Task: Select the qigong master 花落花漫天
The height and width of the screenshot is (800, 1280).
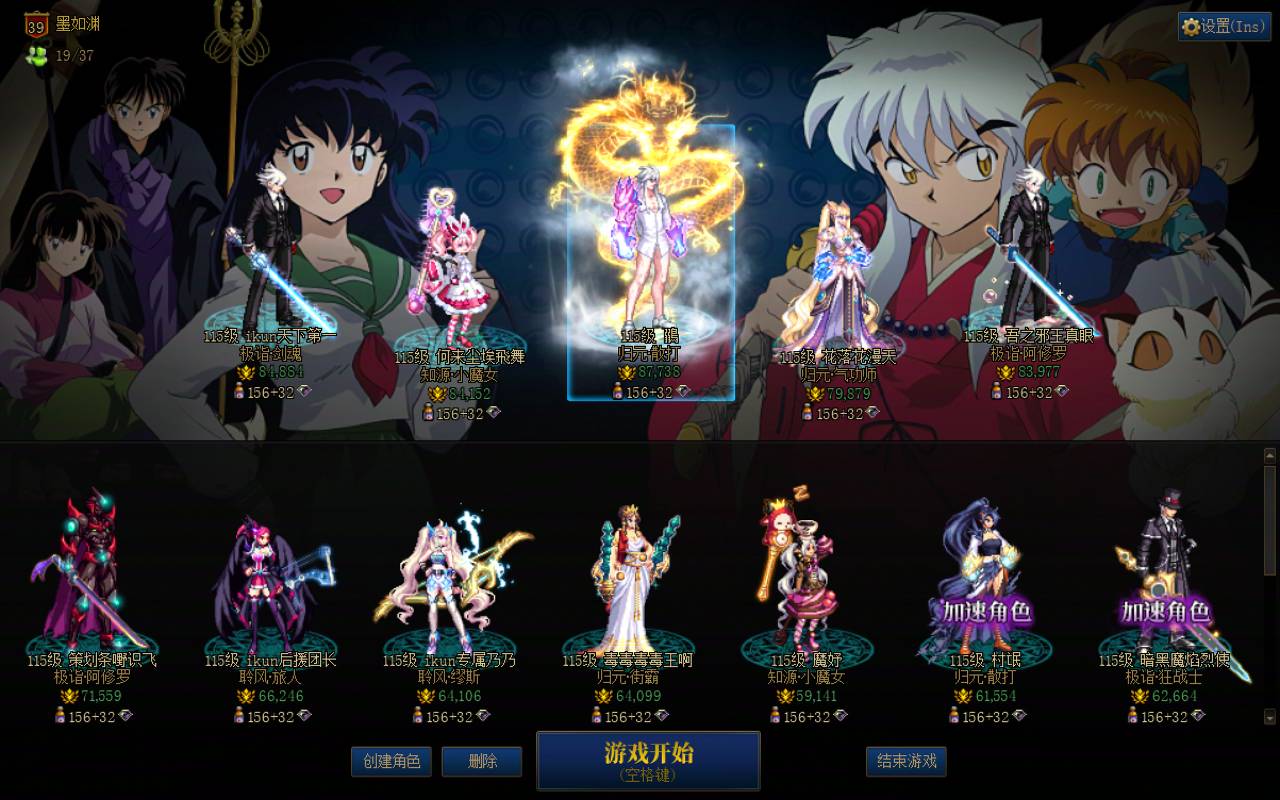Action: [840, 270]
